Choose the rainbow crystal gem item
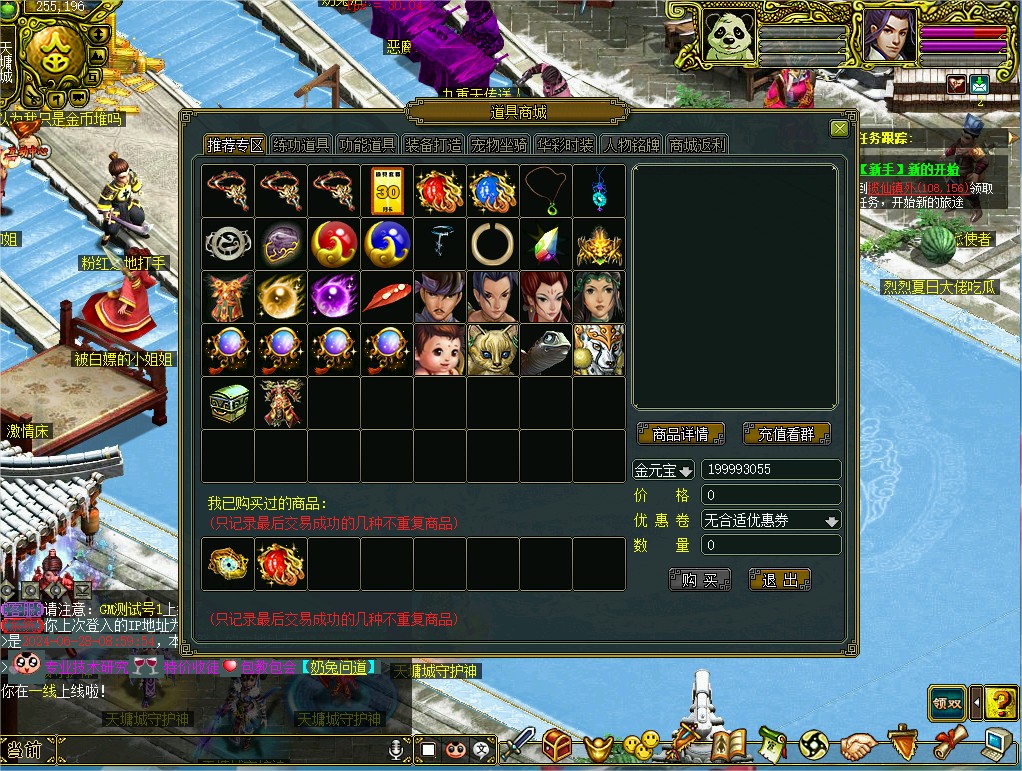This screenshot has height=771, width=1022. tap(546, 243)
